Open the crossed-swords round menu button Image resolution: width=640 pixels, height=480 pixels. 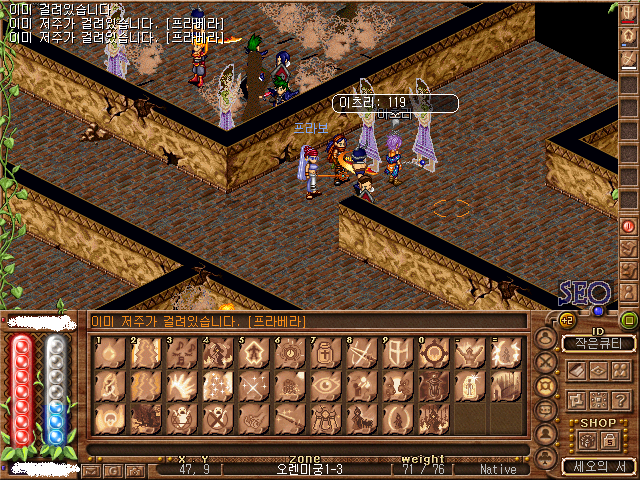546,361
